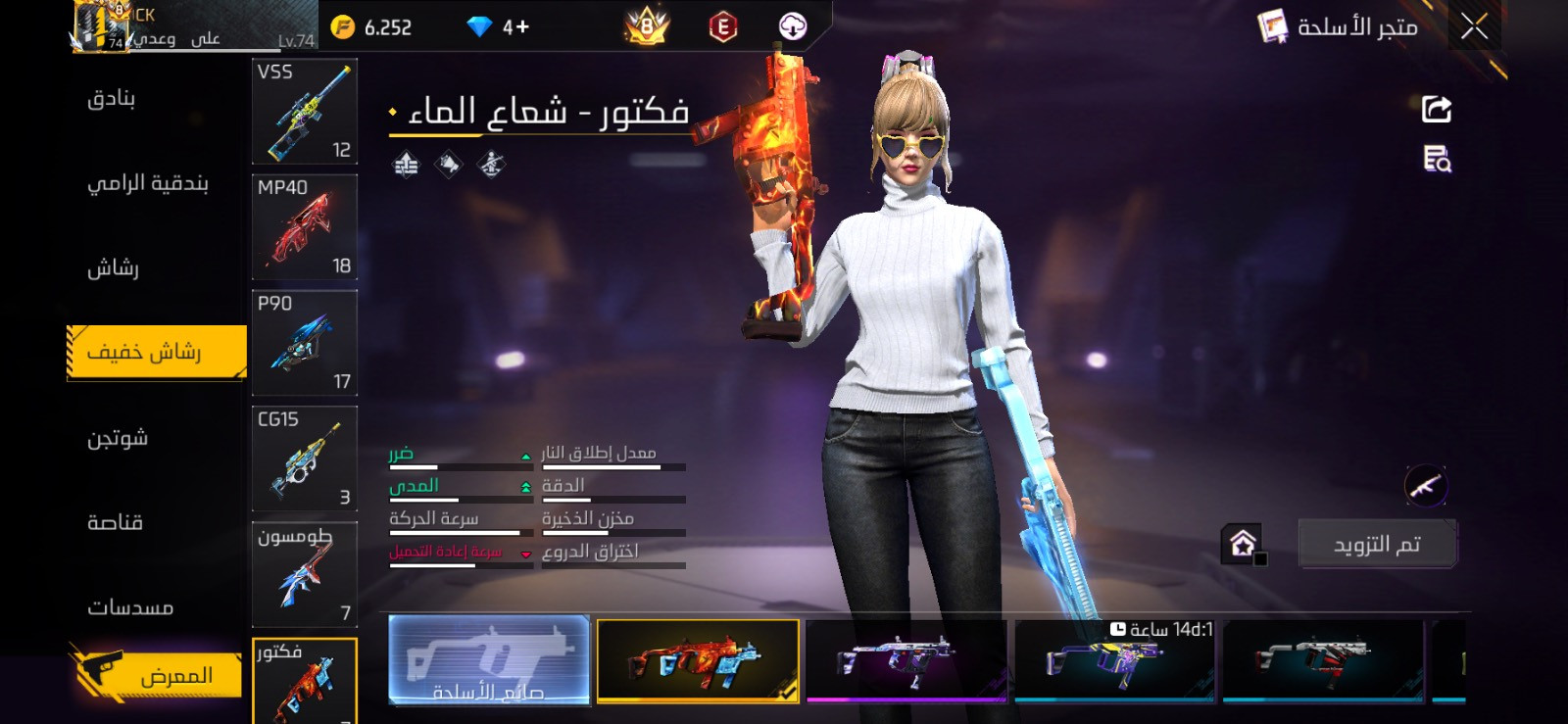Select the MP40 weapon card
The height and width of the screenshot is (724, 1568).
[304, 227]
